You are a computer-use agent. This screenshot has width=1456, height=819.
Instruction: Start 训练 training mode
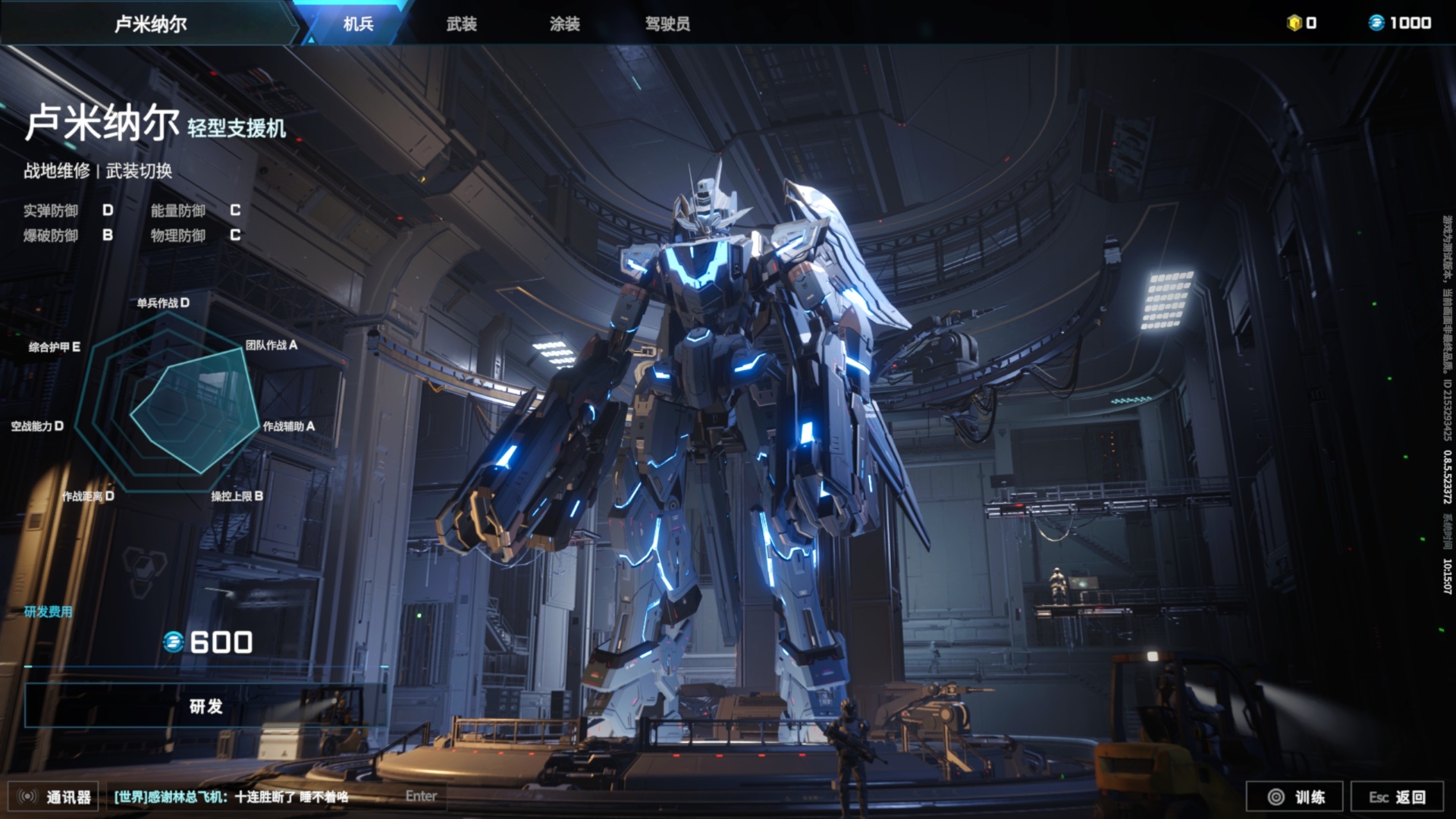click(x=1294, y=796)
